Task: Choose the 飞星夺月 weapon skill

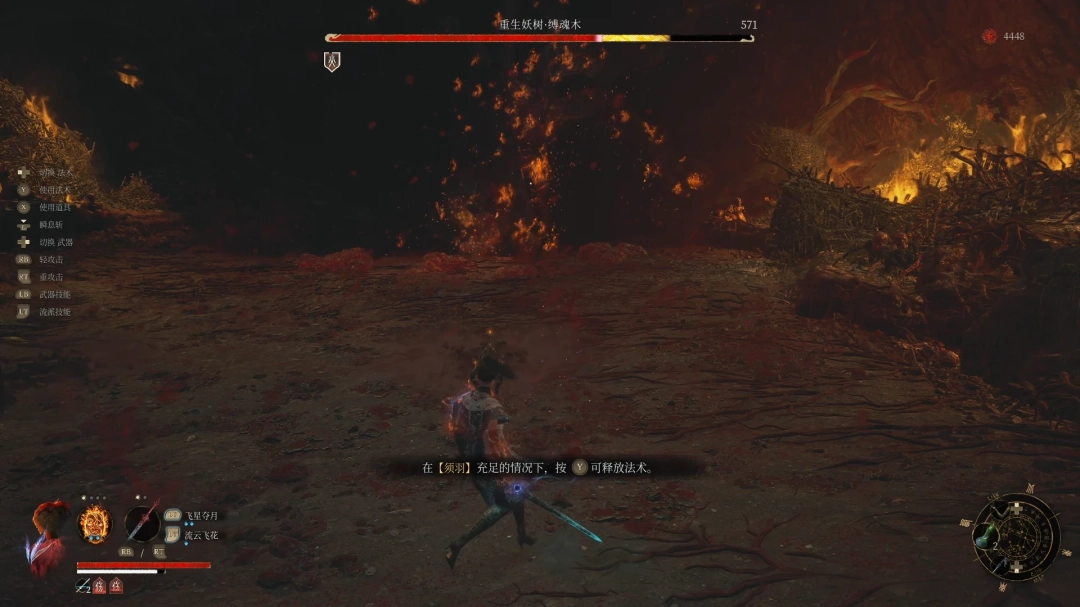Action: point(201,516)
